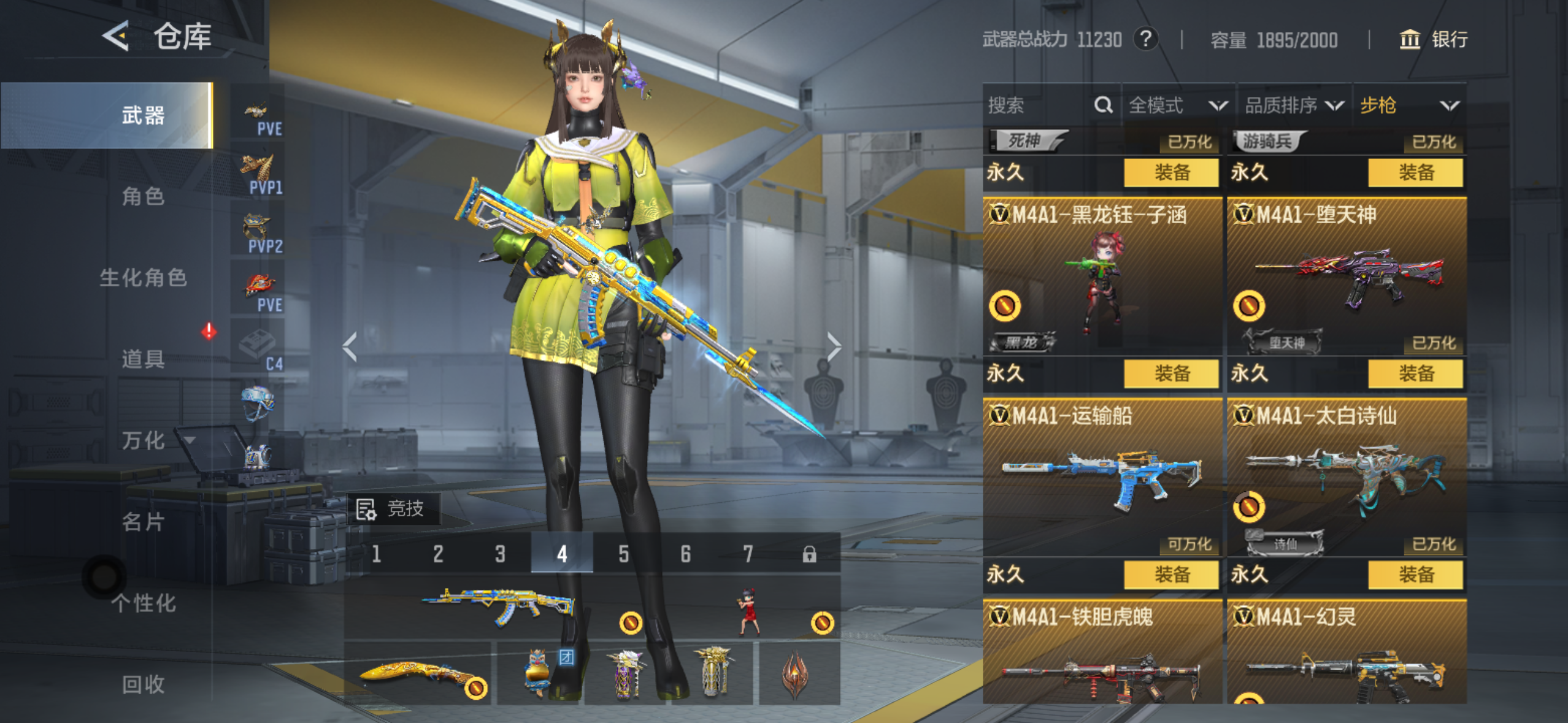Equip the M4A1-堕天神 rifle
The image size is (1568, 723).
[x=1415, y=373]
